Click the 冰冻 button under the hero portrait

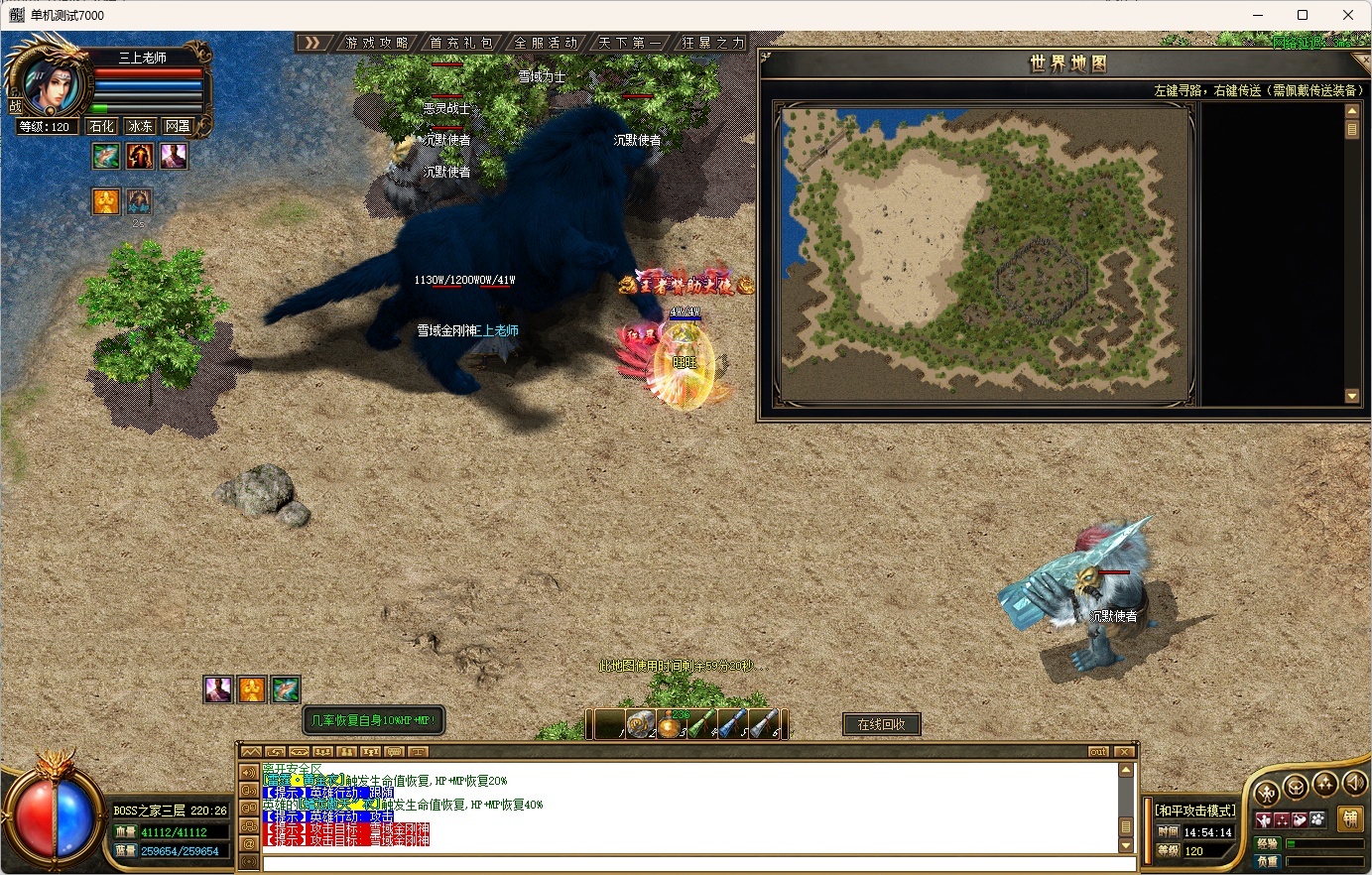pos(140,126)
